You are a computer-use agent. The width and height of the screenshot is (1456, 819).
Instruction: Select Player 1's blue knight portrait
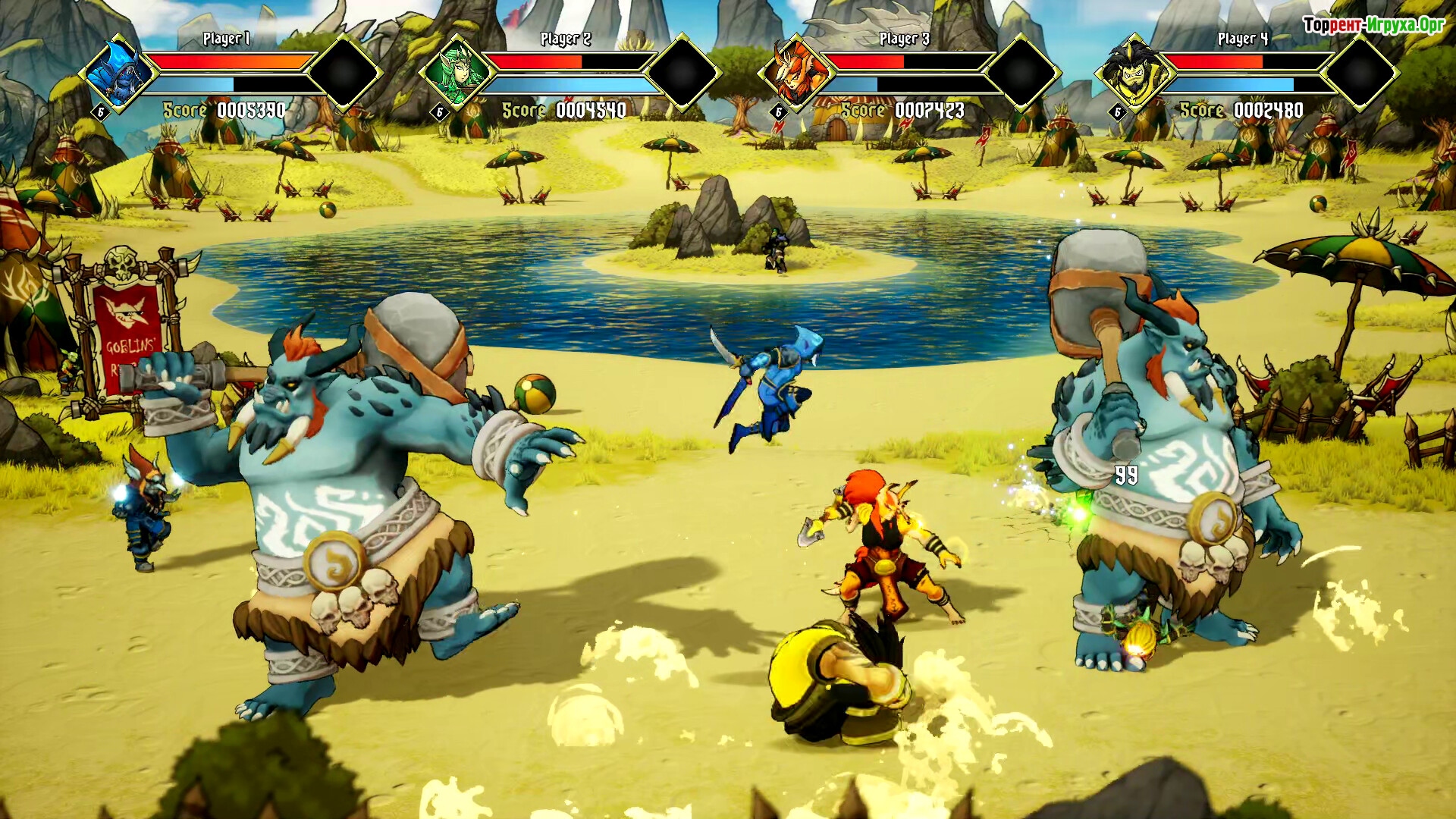(x=119, y=74)
